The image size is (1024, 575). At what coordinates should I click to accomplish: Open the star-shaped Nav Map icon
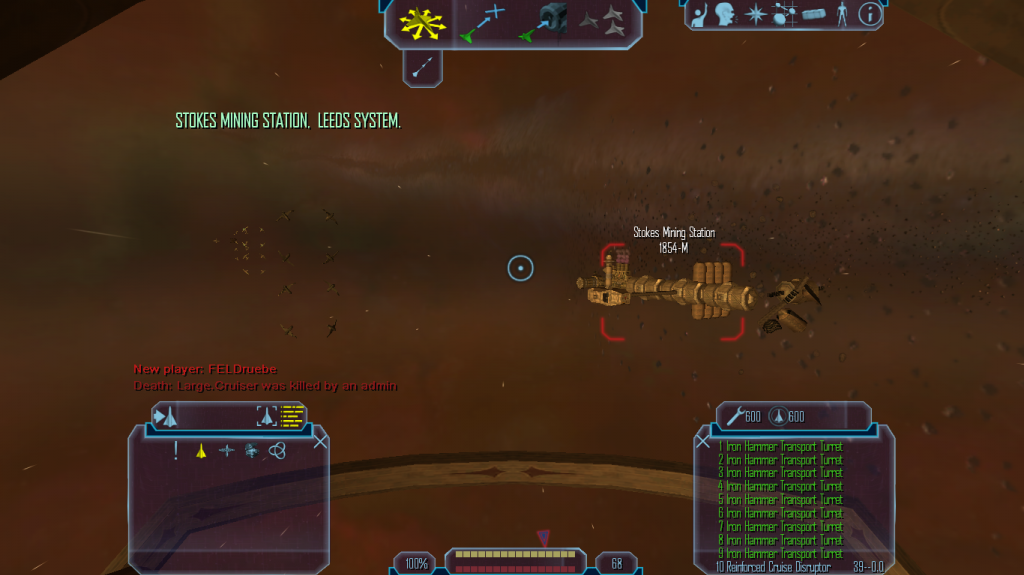point(756,14)
